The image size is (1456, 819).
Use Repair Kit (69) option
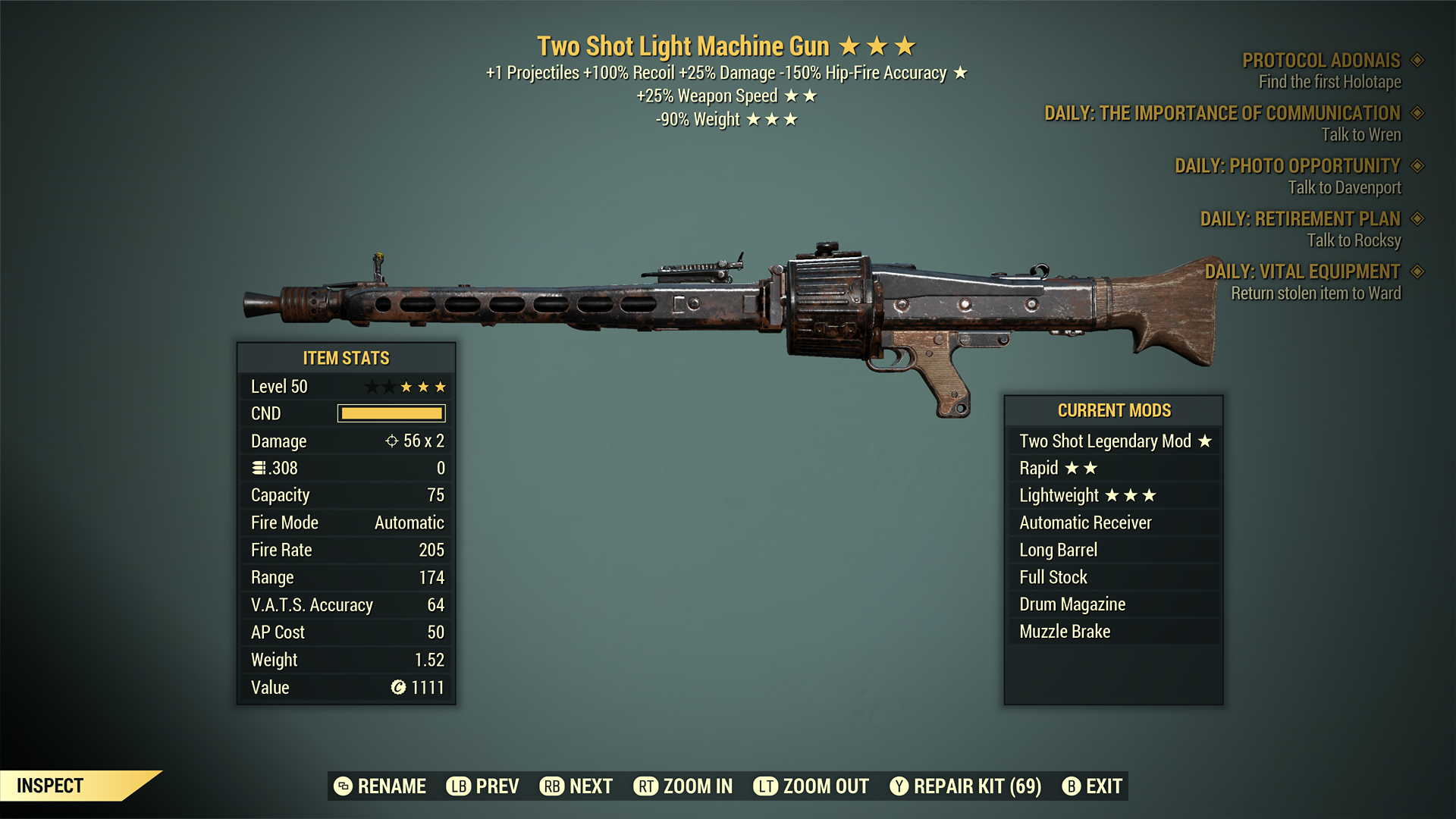click(x=965, y=786)
